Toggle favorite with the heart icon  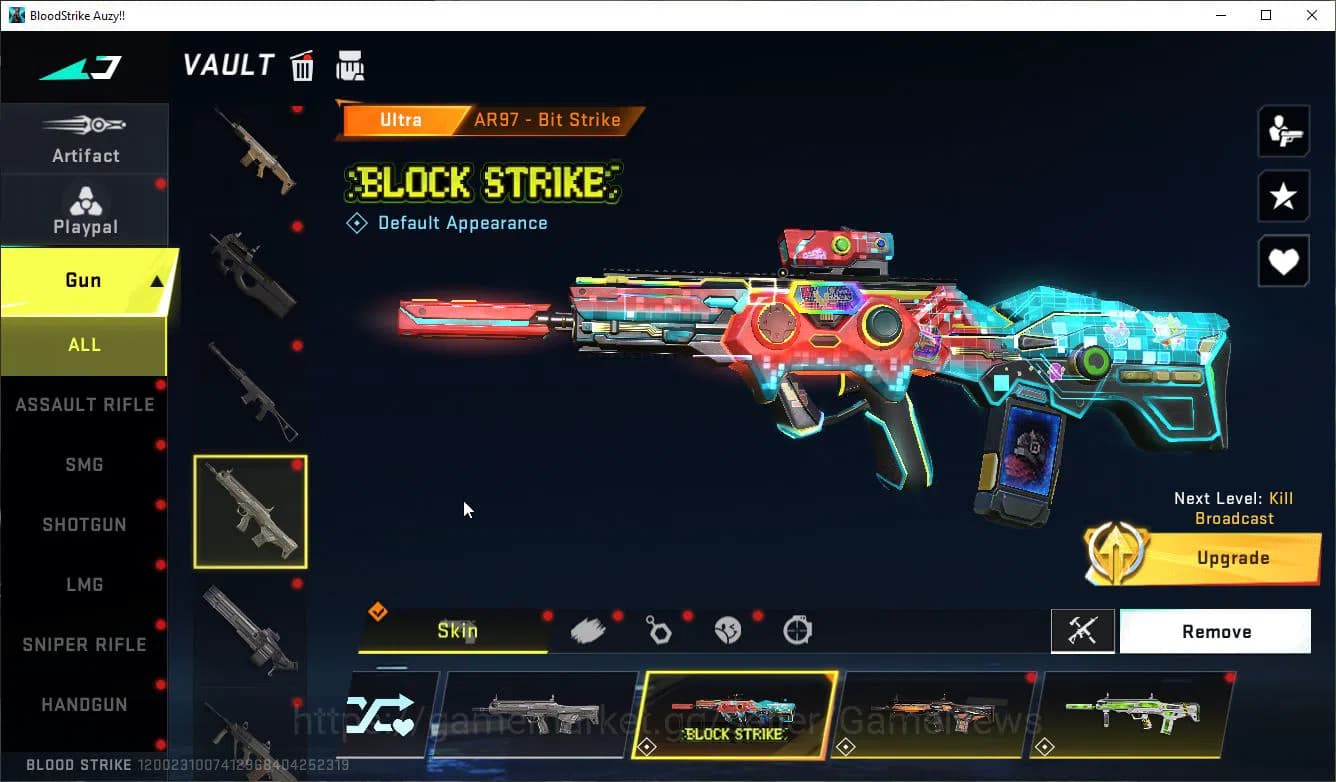click(x=1283, y=261)
